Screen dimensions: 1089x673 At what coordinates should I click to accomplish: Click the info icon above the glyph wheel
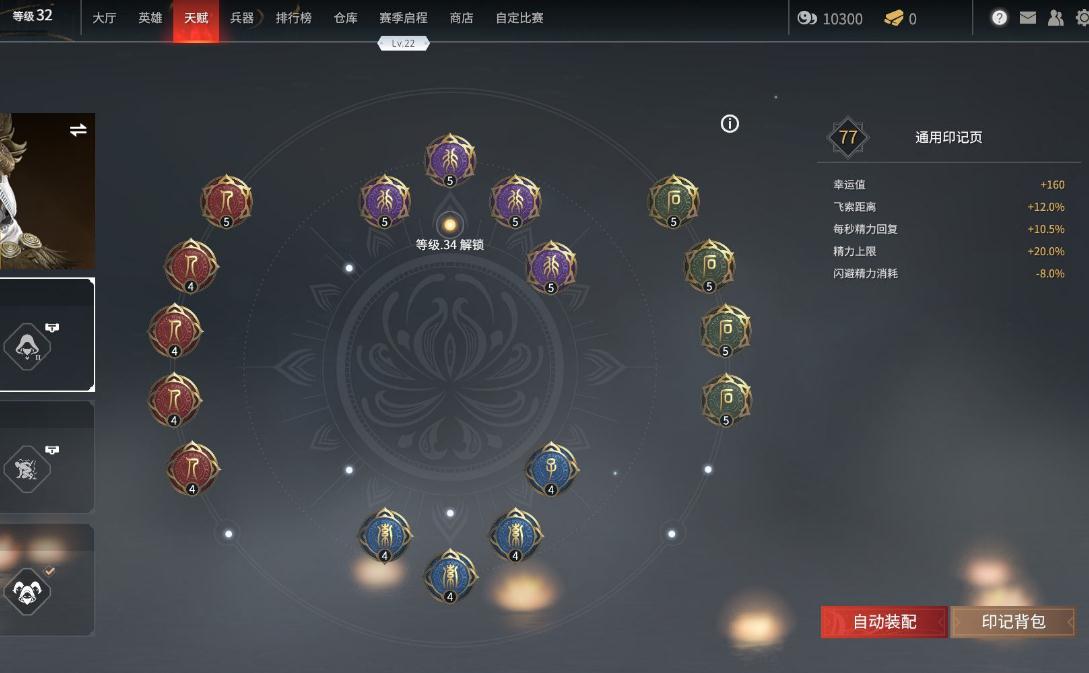coord(730,124)
